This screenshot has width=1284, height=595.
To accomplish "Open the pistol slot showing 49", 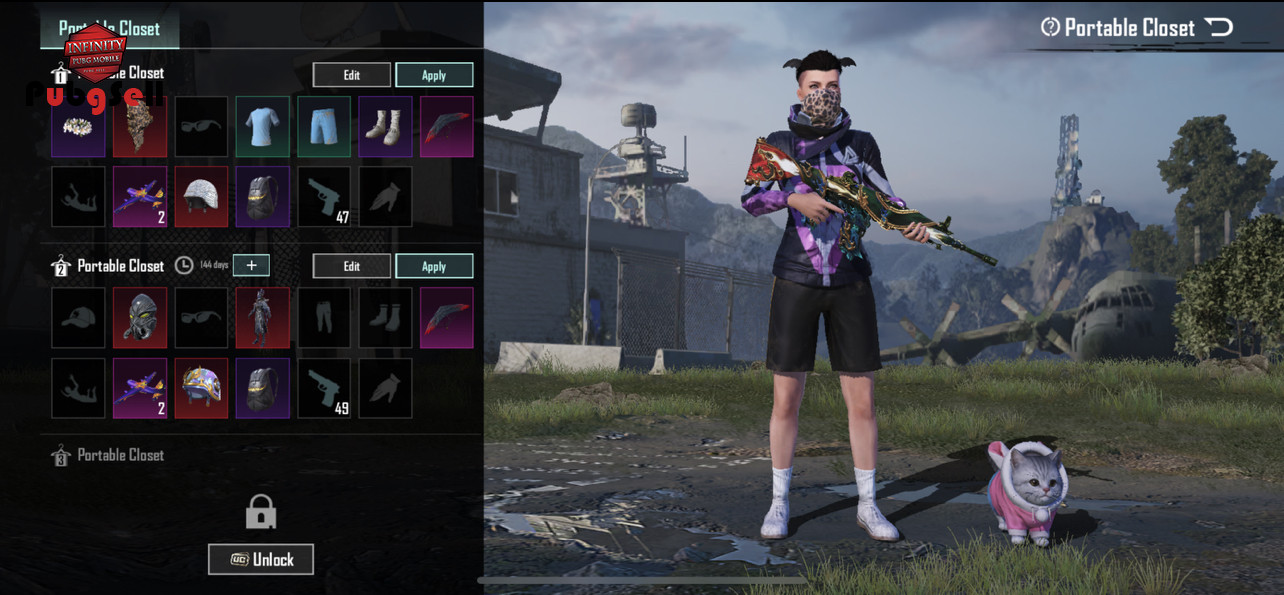I will pyautogui.click(x=324, y=388).
